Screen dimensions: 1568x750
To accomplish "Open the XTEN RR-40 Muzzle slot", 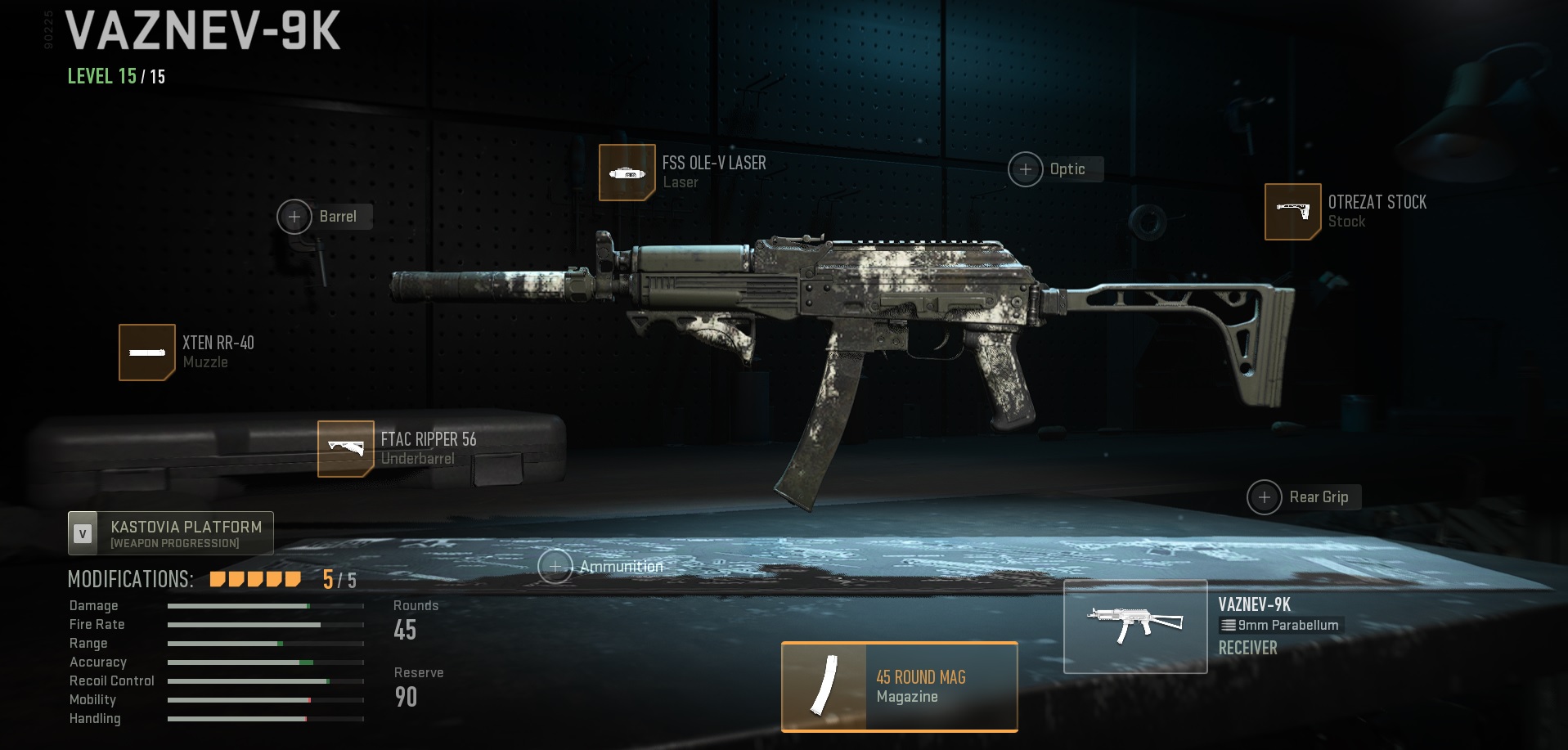I will (147, 353).
